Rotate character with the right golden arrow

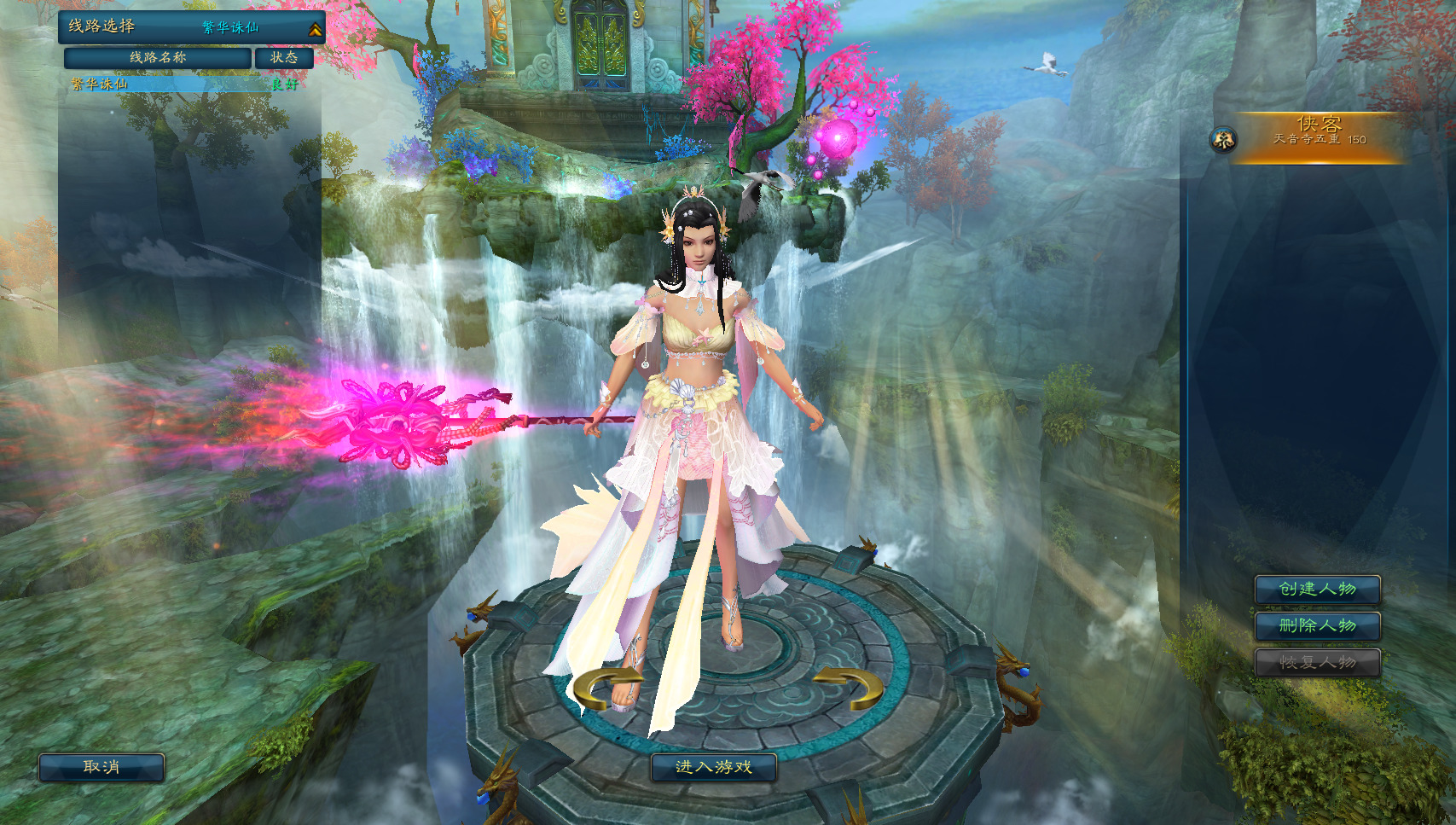tap(850, 687)
